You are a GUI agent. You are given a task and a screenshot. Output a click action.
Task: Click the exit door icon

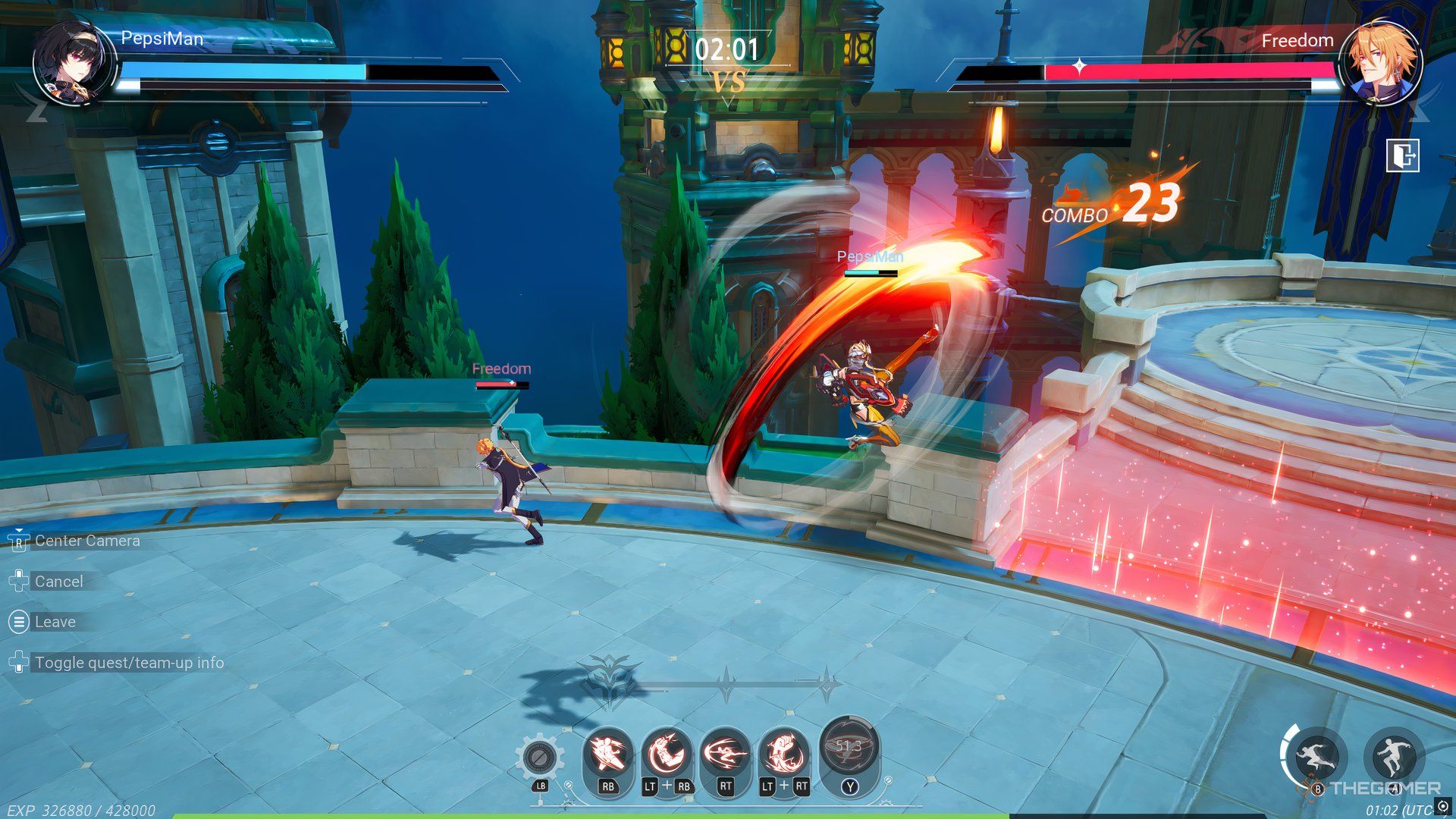point(1402,156)
